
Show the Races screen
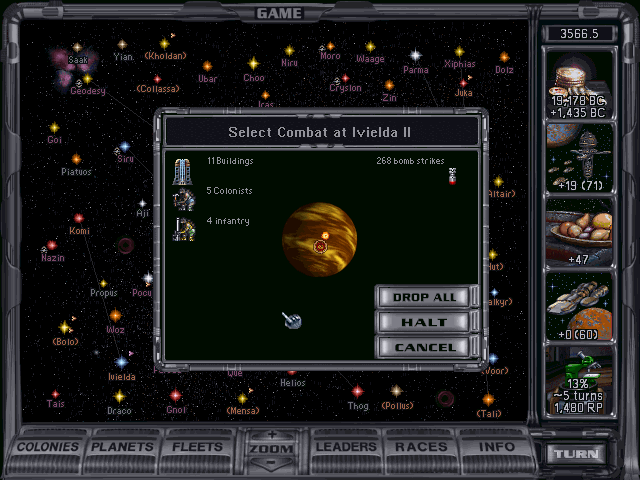tap(421, 447)
